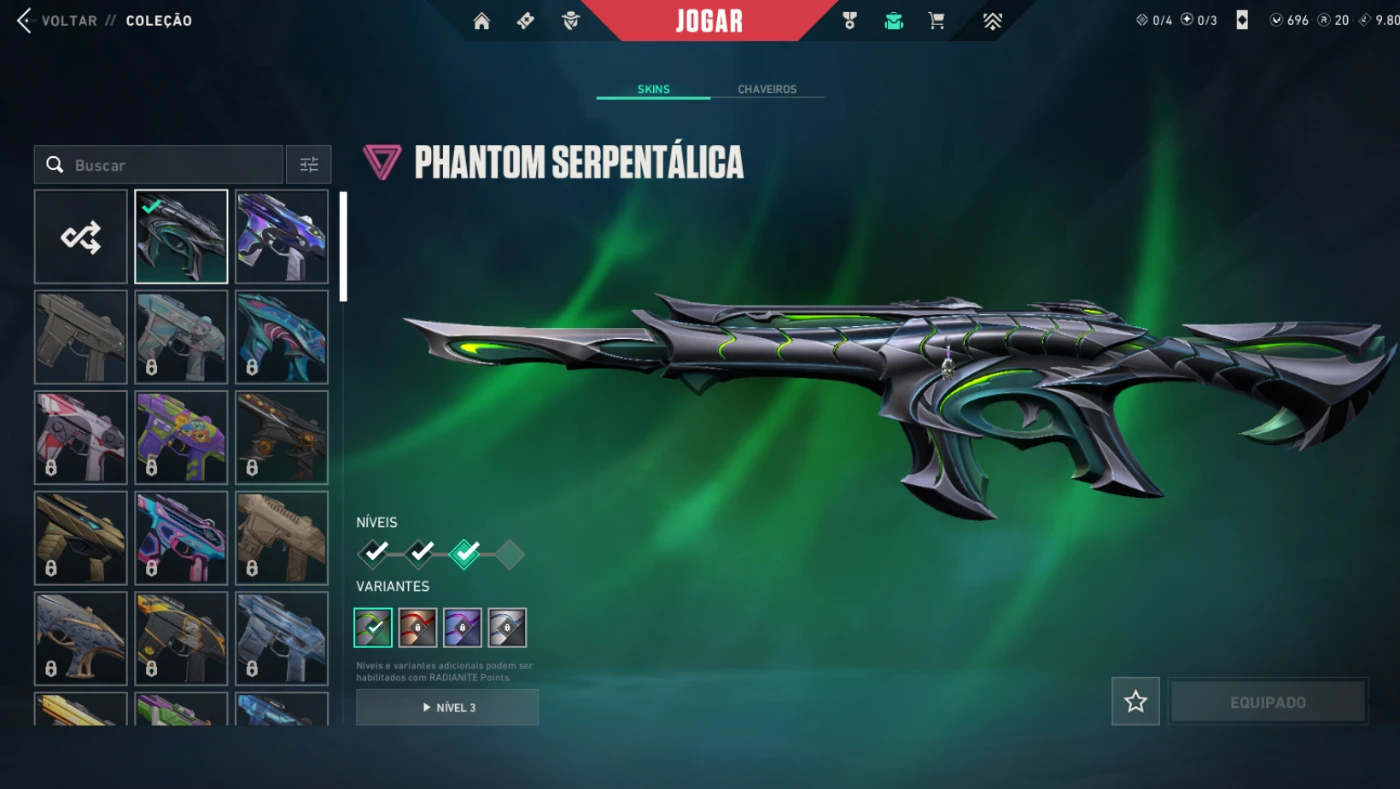Viewport: 1400px width, 789px height.
Task: Select the equipped Serpentálica skin thumbnail
Action: [181, 237]
